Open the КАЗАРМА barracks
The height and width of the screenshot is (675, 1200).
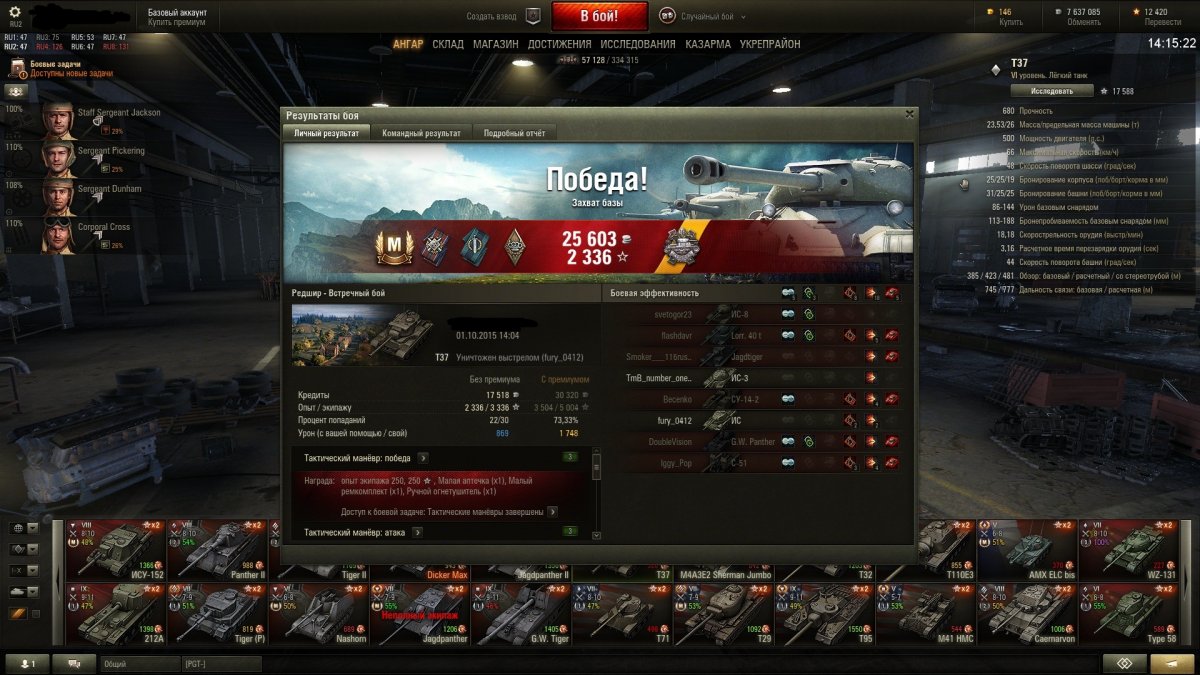tap(708, 44)
